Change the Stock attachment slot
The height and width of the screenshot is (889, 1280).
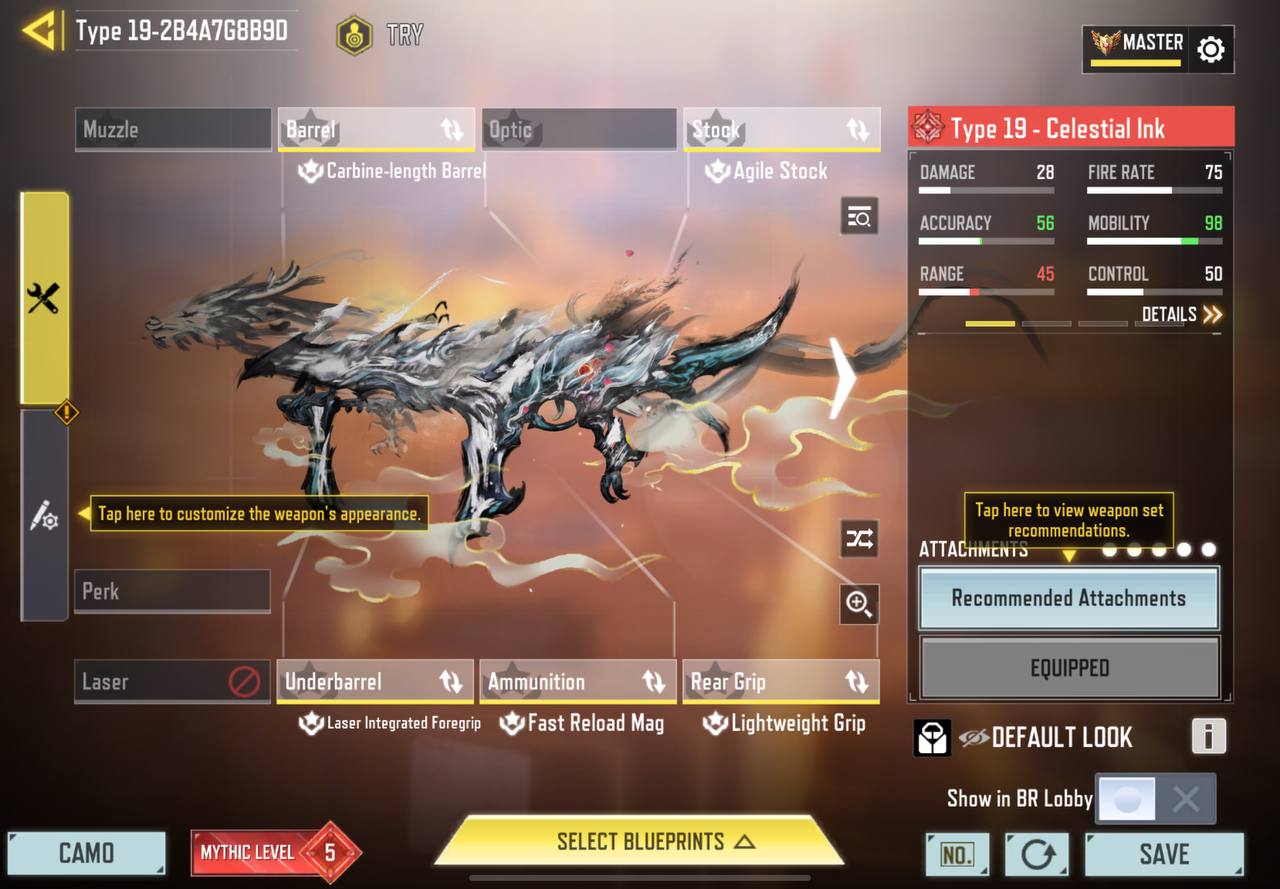782,130
